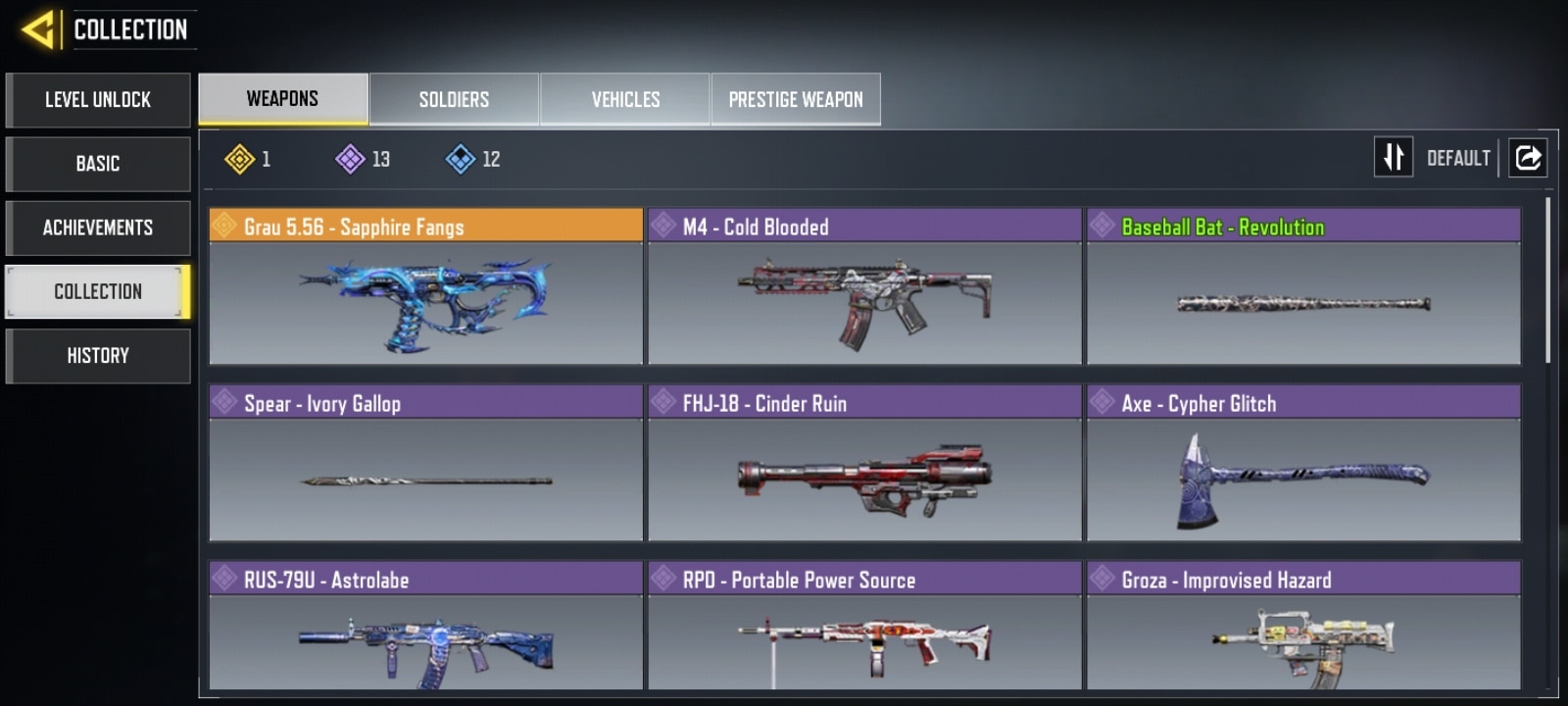Open the Achievements section
This screenshot has height=706, width=1568.
pyautogui.click(x=98, y=227)
